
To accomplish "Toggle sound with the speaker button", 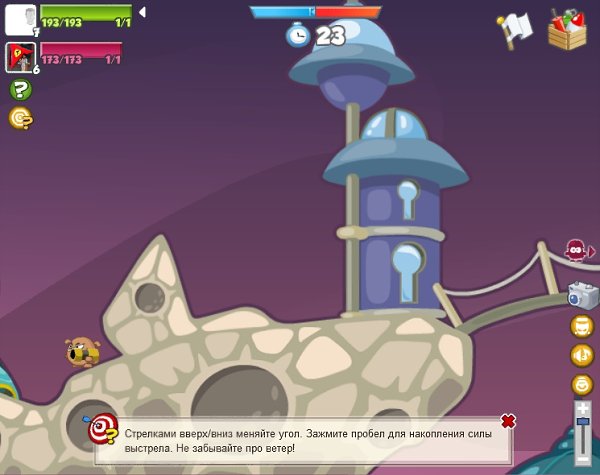I will (581, 355).
